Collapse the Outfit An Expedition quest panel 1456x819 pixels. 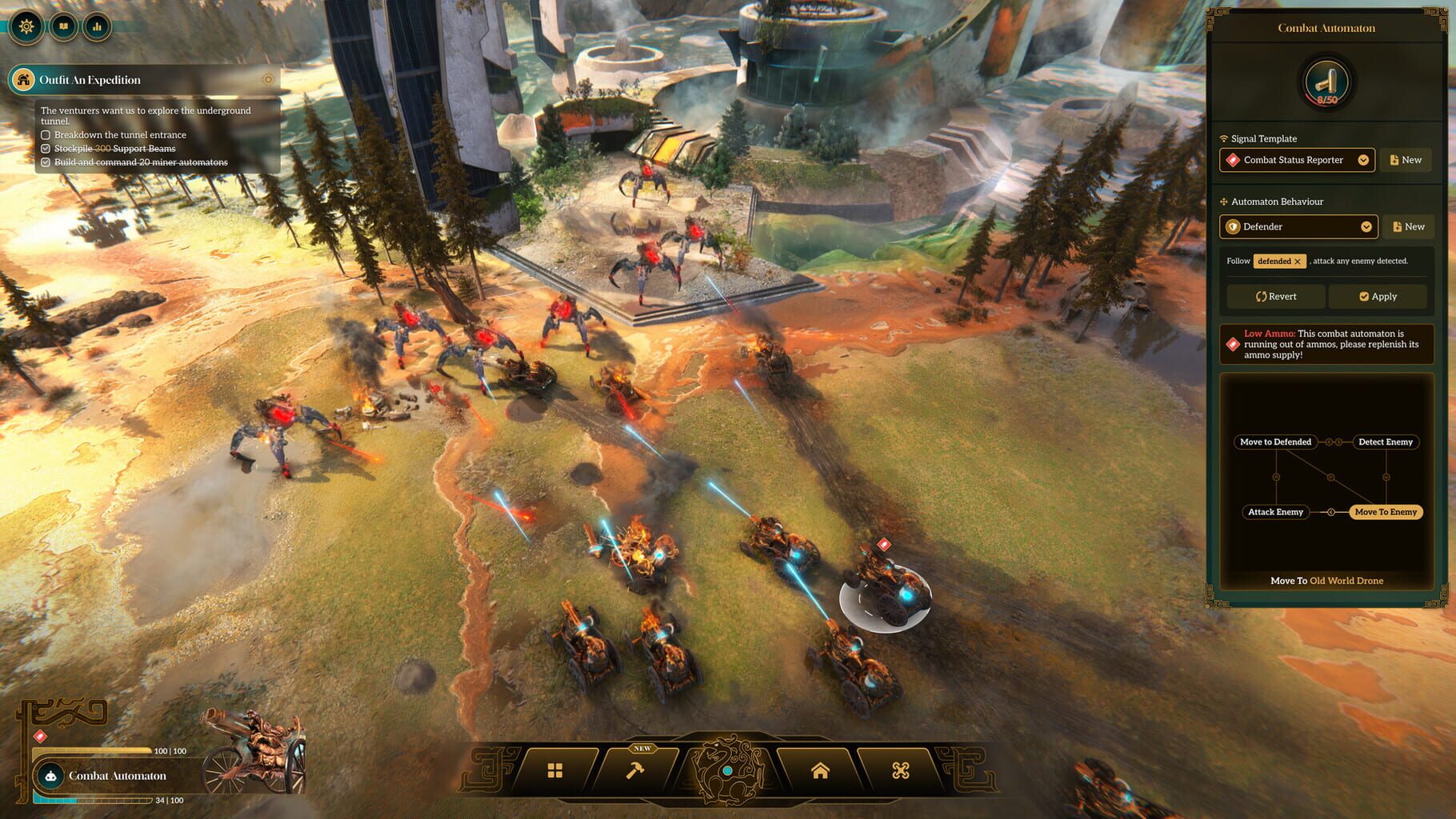(268, 80)
